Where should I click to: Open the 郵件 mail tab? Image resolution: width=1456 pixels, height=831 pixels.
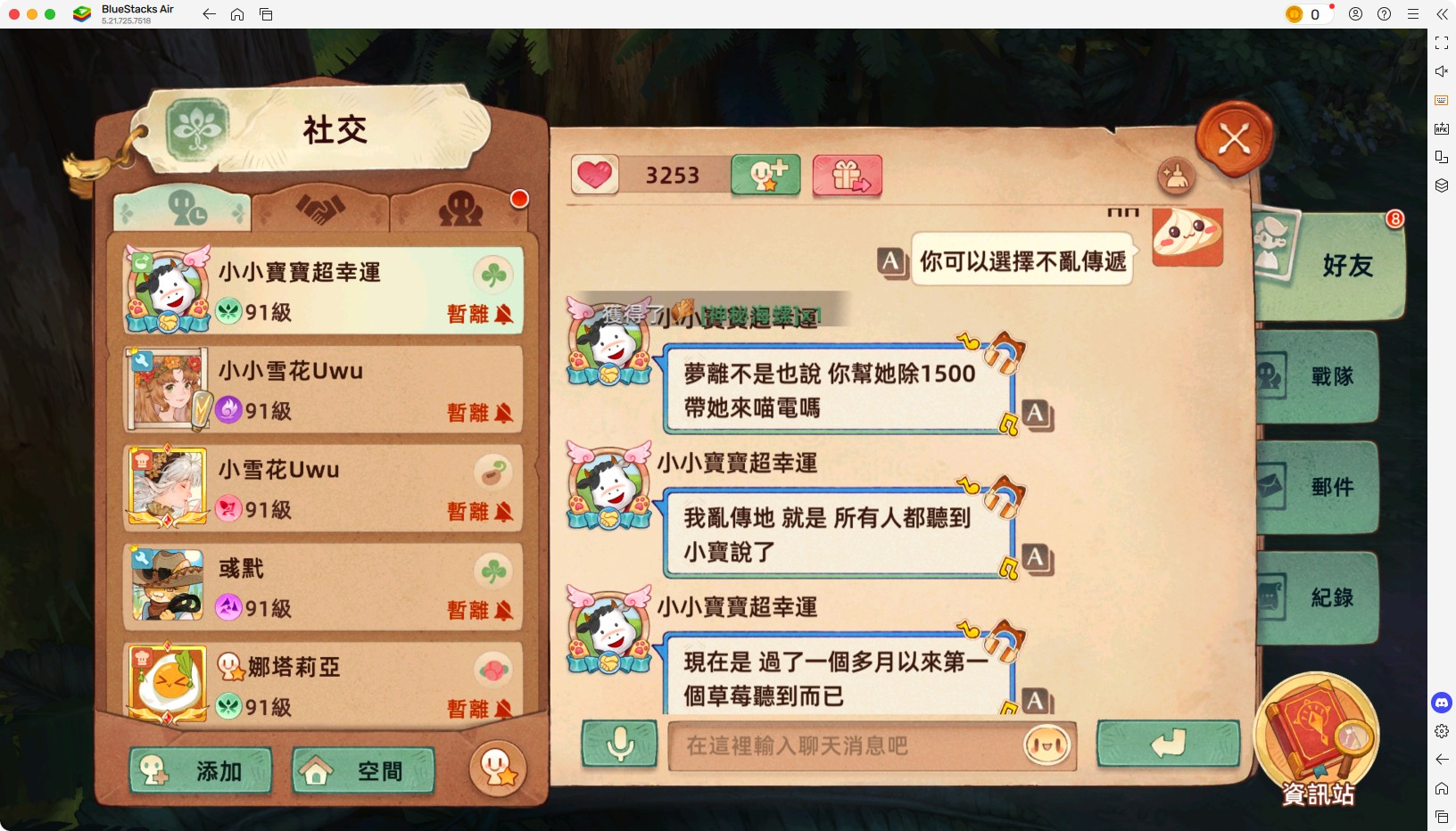tap(1329, 487)
